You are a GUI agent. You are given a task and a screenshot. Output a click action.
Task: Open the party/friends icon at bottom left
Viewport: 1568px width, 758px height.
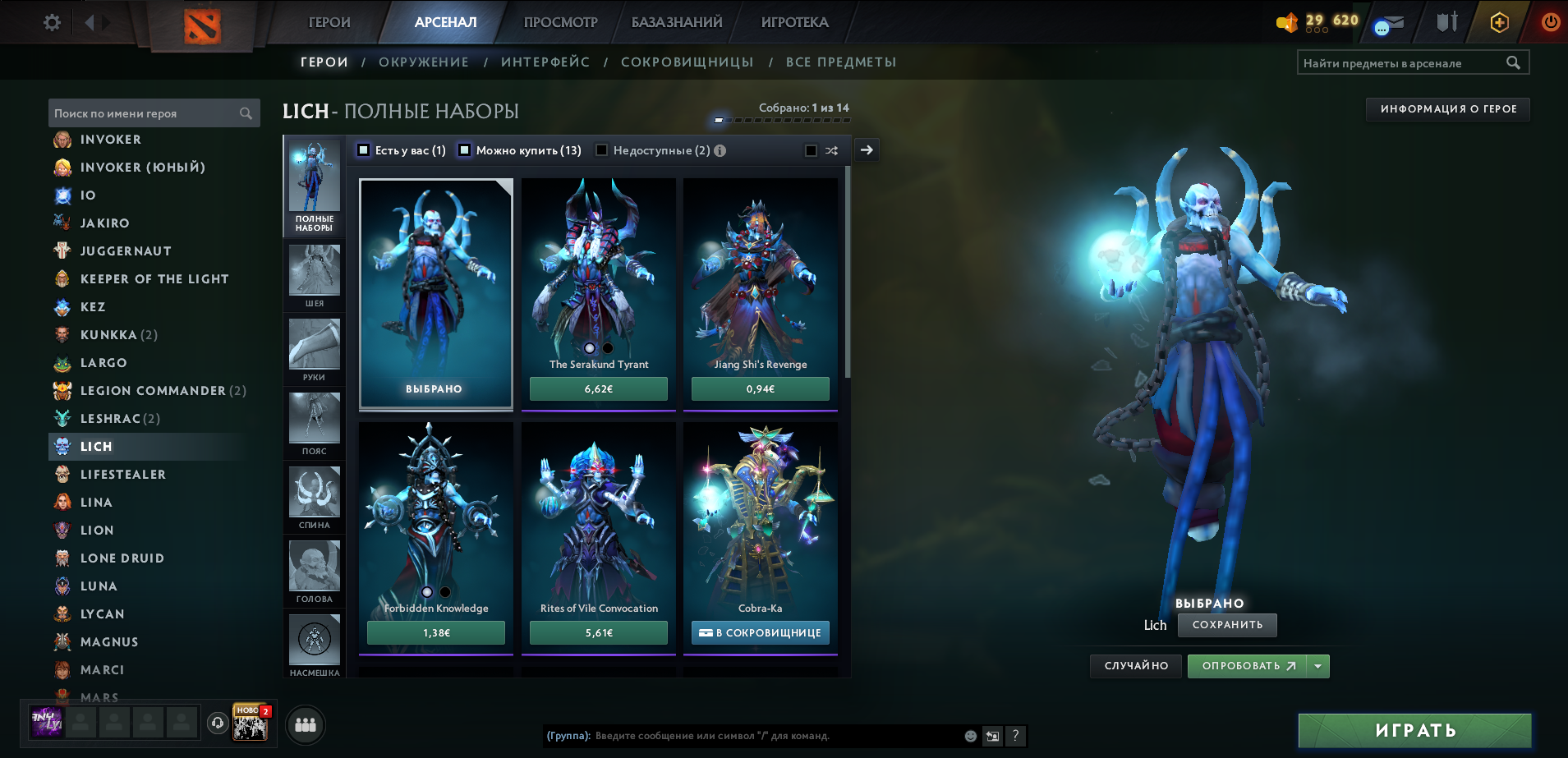click(305, 724)
